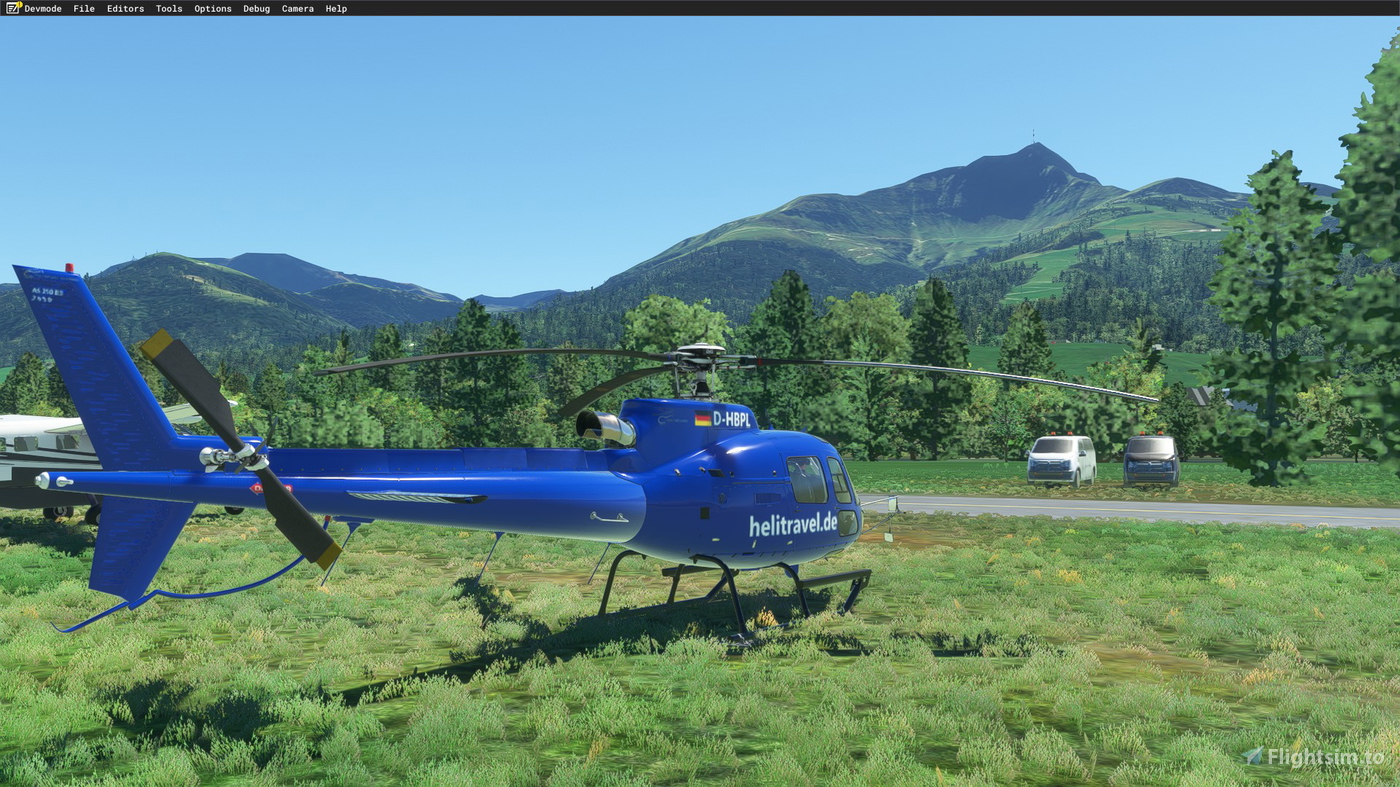Open the Editors menu
Image resolution: width=1400 pixels, height=787 pixels.
(x=124, y=8)
